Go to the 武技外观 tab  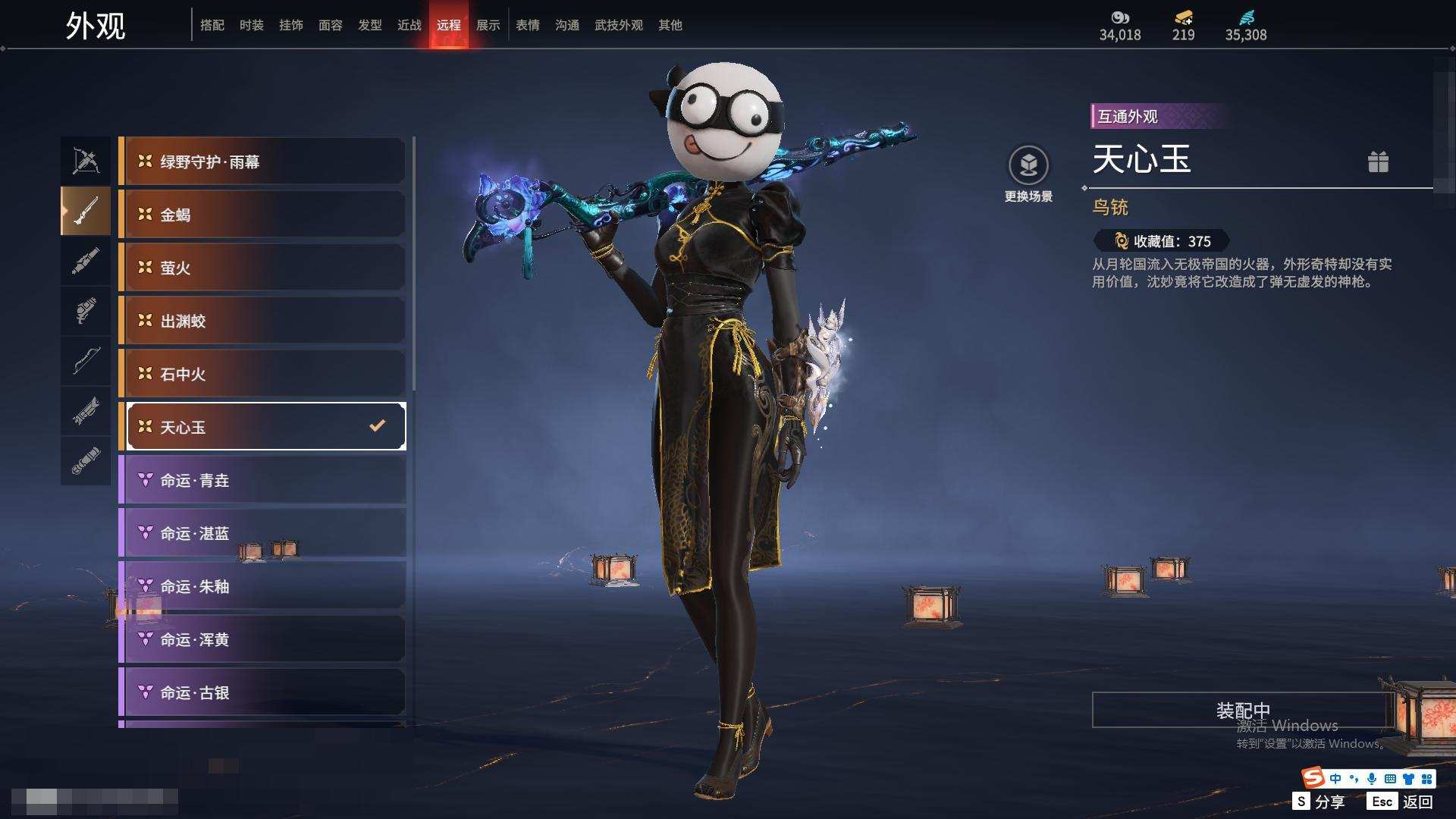point(618,25)
